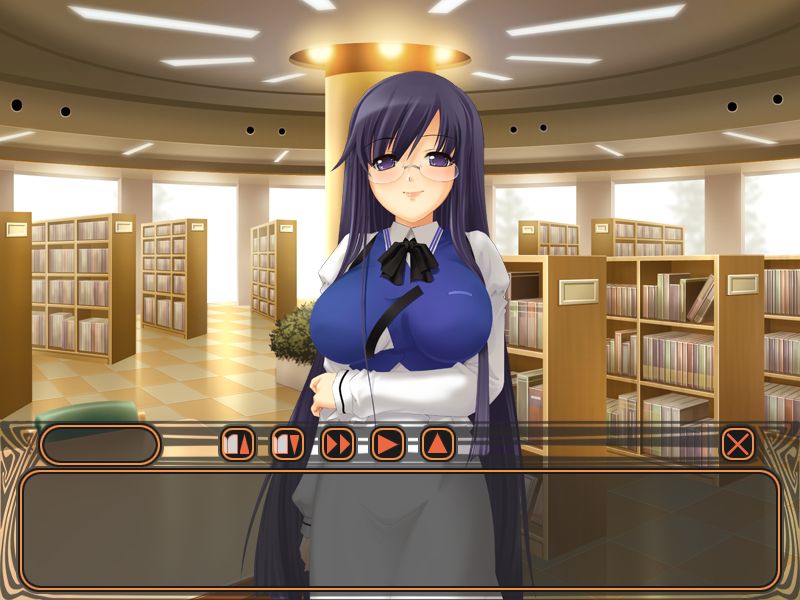Start auto-play with the single-arrow button

[388, 443]
